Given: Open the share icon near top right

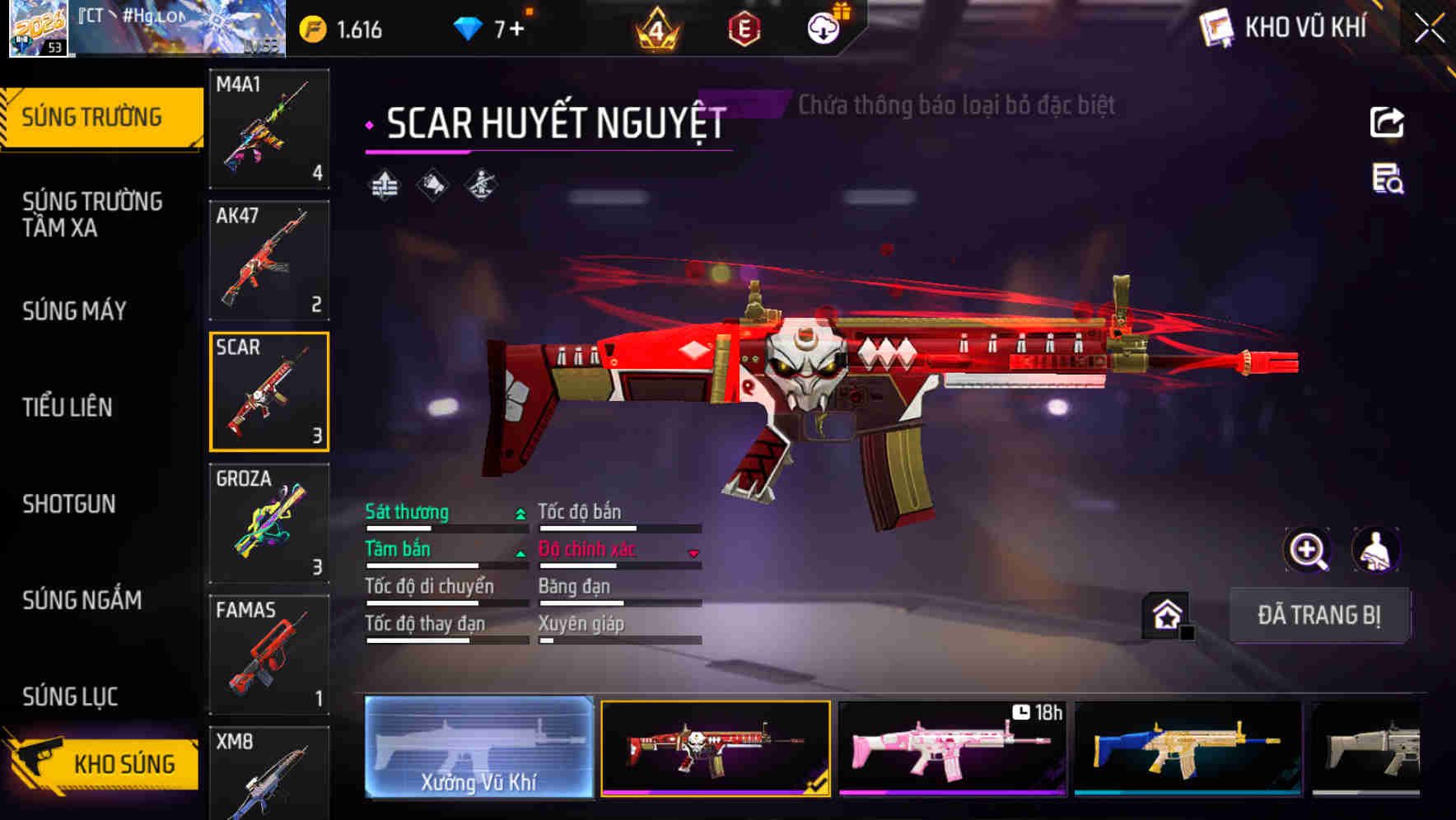Looking at the screenshot, I should point(1386,122).
